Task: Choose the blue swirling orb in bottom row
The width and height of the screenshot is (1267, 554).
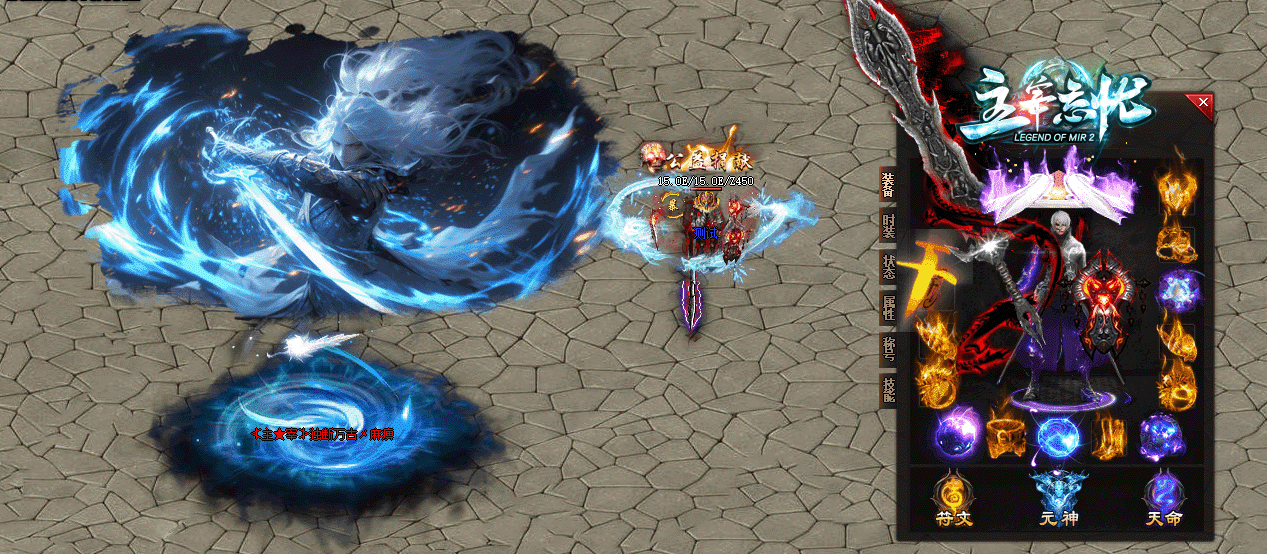Action: pyautogui.click(x=1055, y=437)
